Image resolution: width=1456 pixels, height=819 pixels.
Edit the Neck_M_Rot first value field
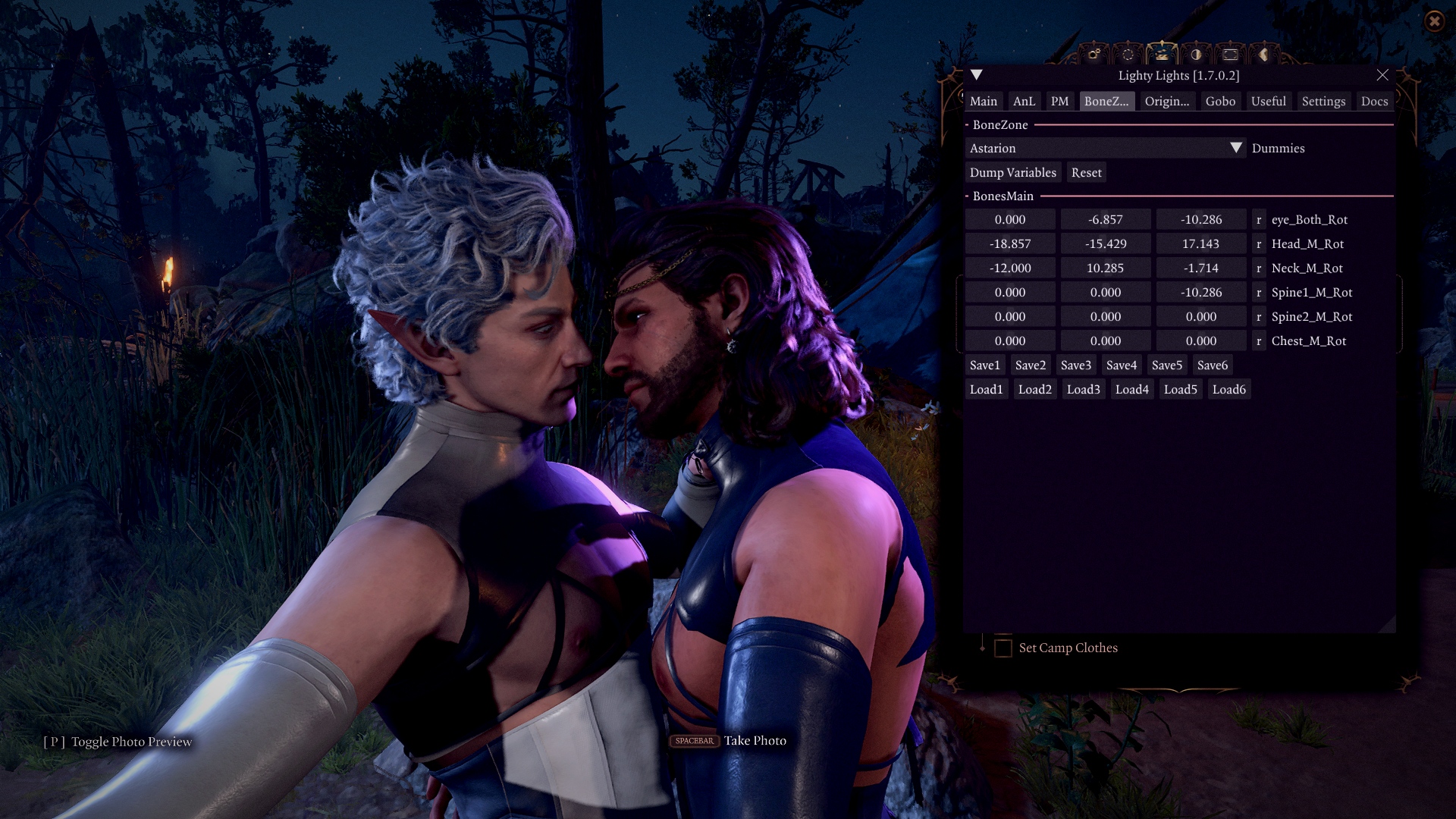[x=1010, y=268]
